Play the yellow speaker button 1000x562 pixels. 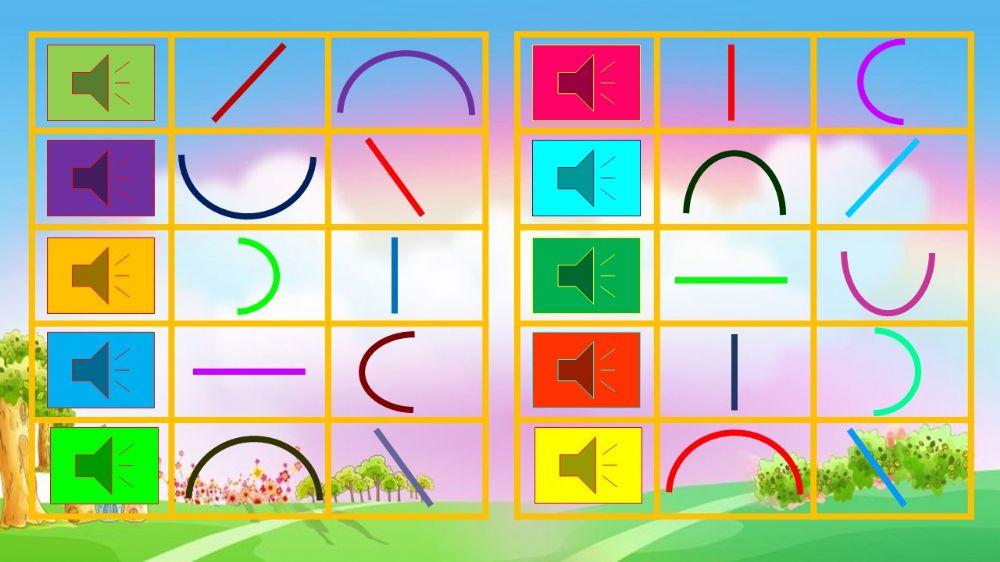(588, 465)
